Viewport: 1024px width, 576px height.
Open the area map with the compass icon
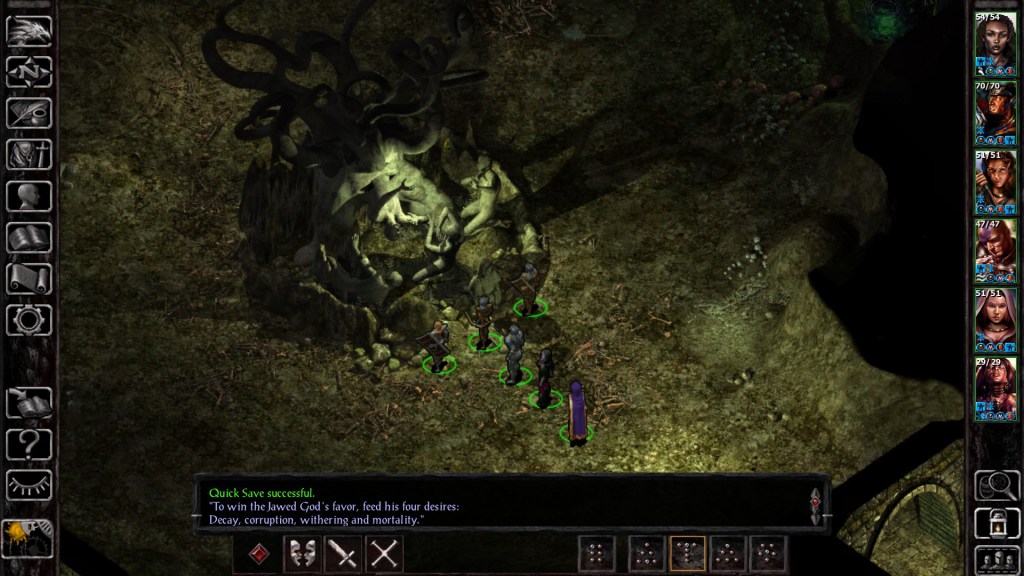28,72
